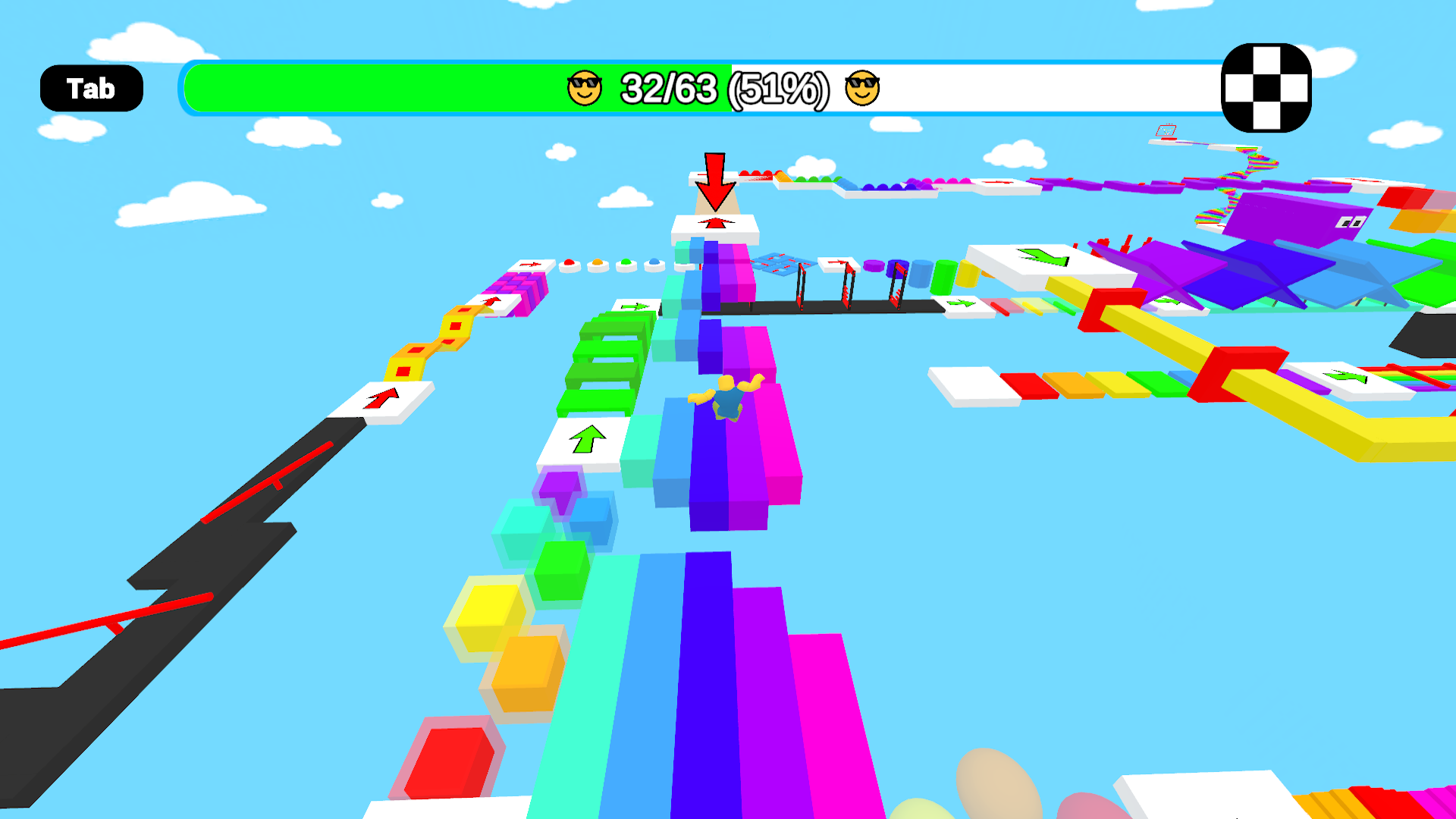Screen dimensions: 1456x819
Task: Click the yellow button on the colored buttons platform
Action: pos(597,263)
